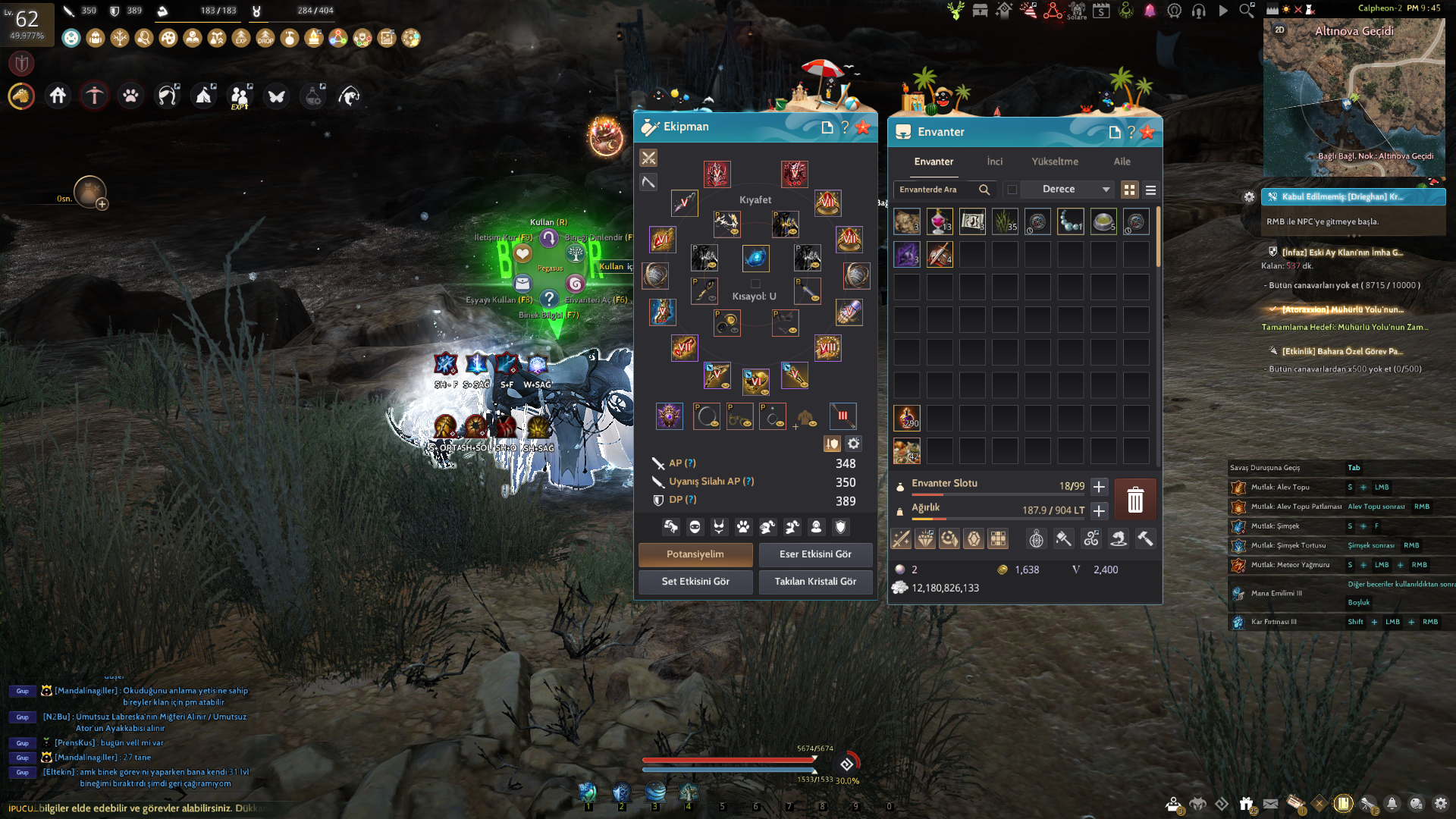Increase Ağırlık weight limit with plus button
1456x819 pixels.
click(x=1099, y=511)
